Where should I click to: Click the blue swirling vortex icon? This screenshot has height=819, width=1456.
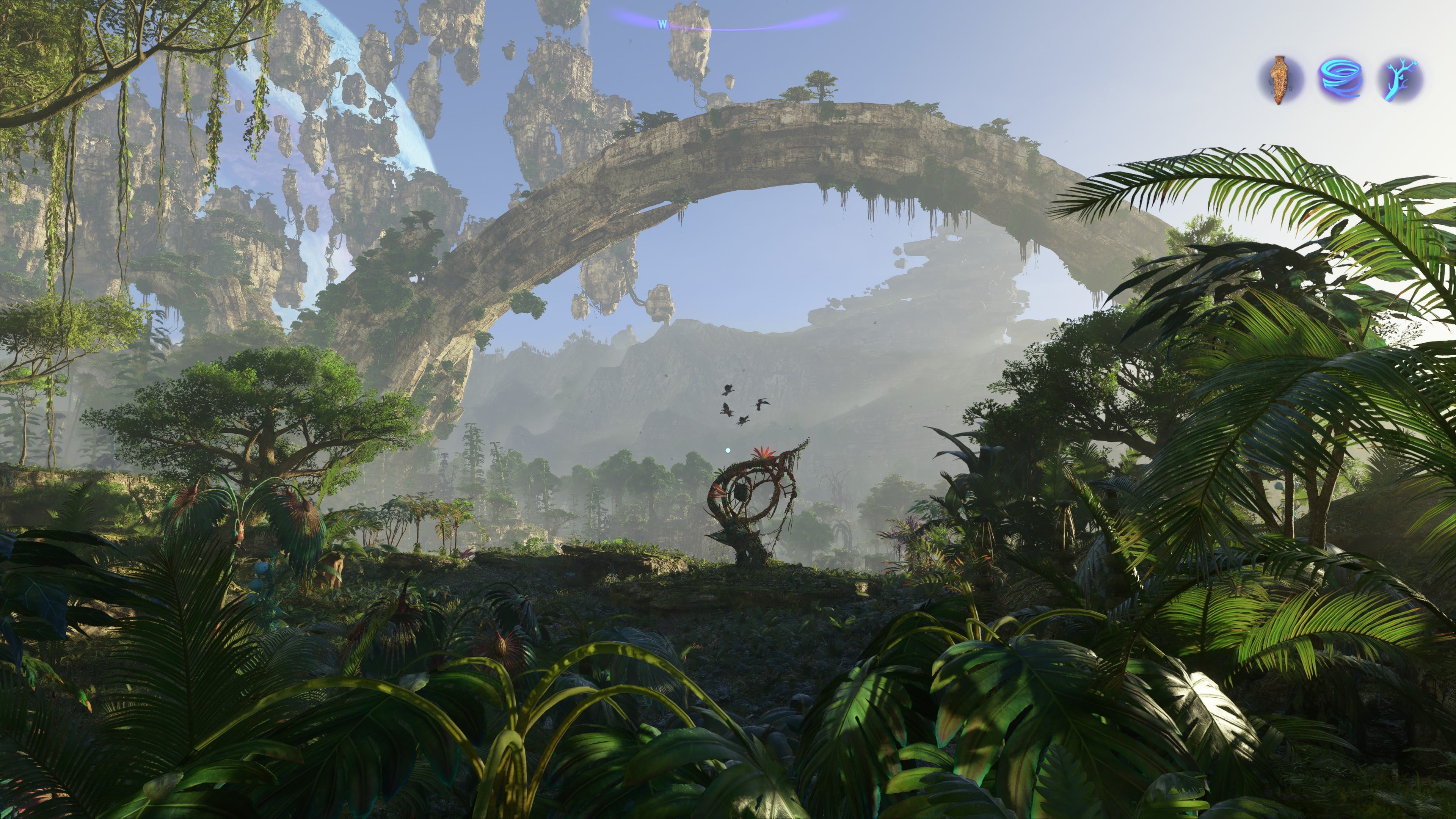[1341, 80]
